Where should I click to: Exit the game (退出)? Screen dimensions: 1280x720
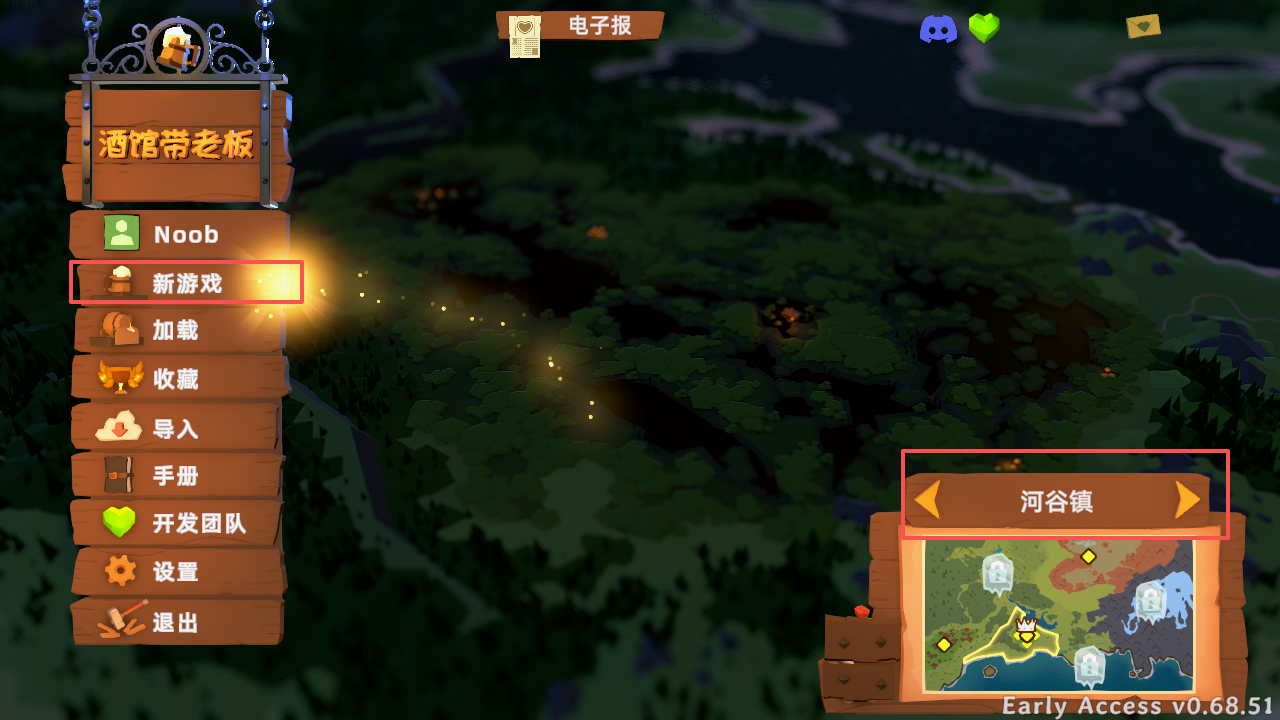click(176, 622)
